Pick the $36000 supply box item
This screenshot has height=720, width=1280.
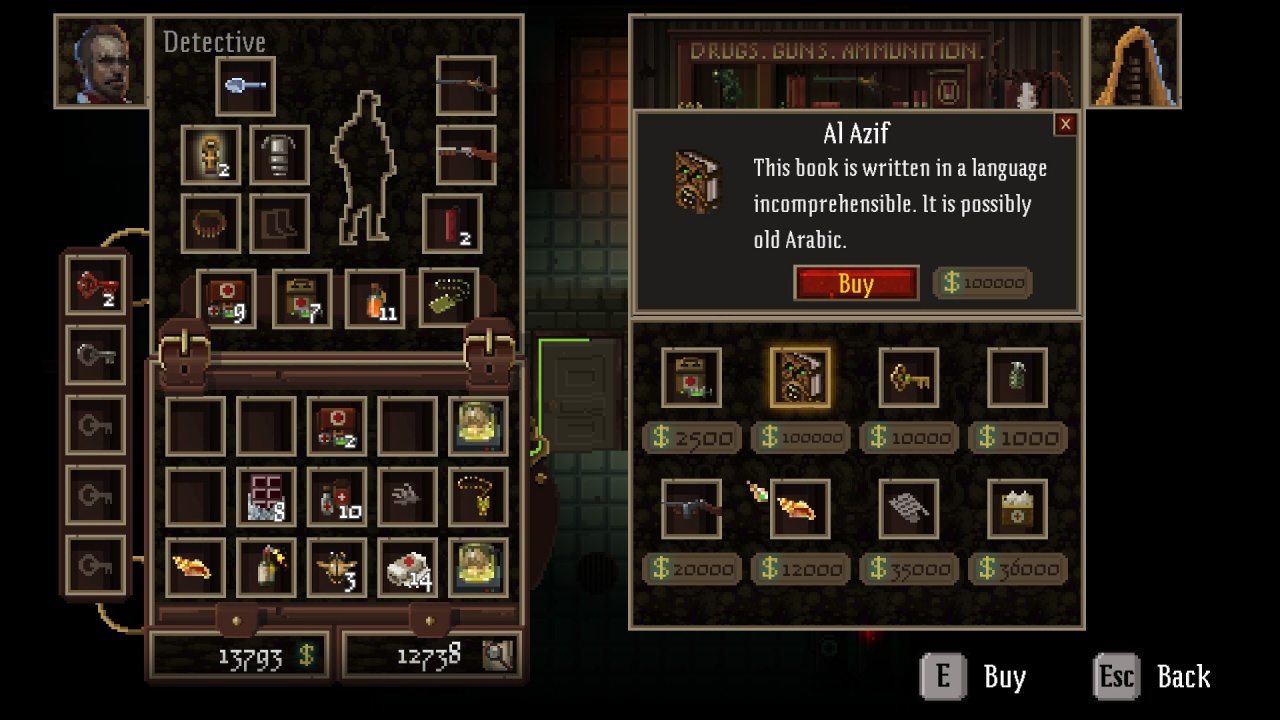1017,509
